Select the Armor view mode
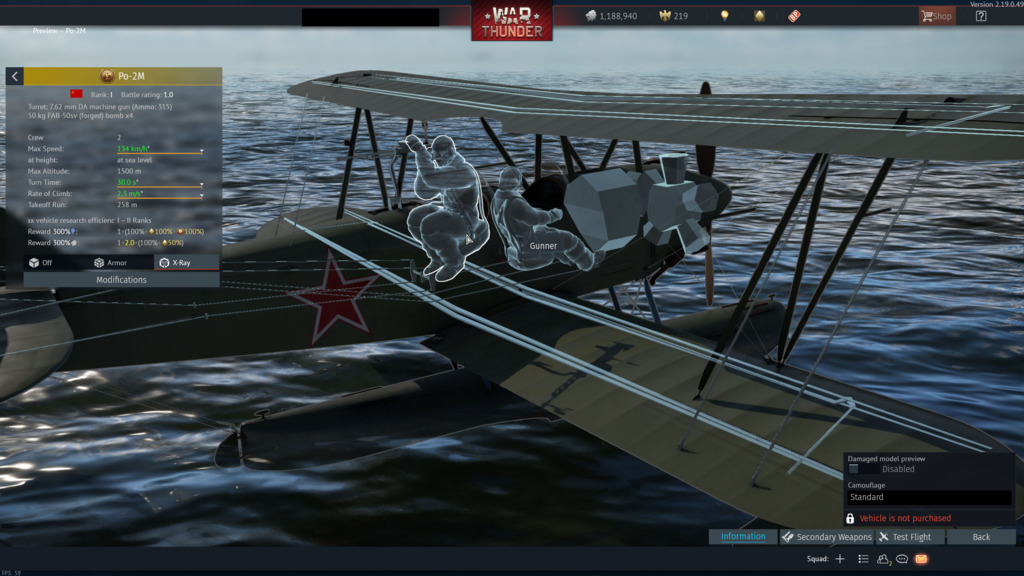The width and height of the screenshot is (1024, 576). point(111,263)
